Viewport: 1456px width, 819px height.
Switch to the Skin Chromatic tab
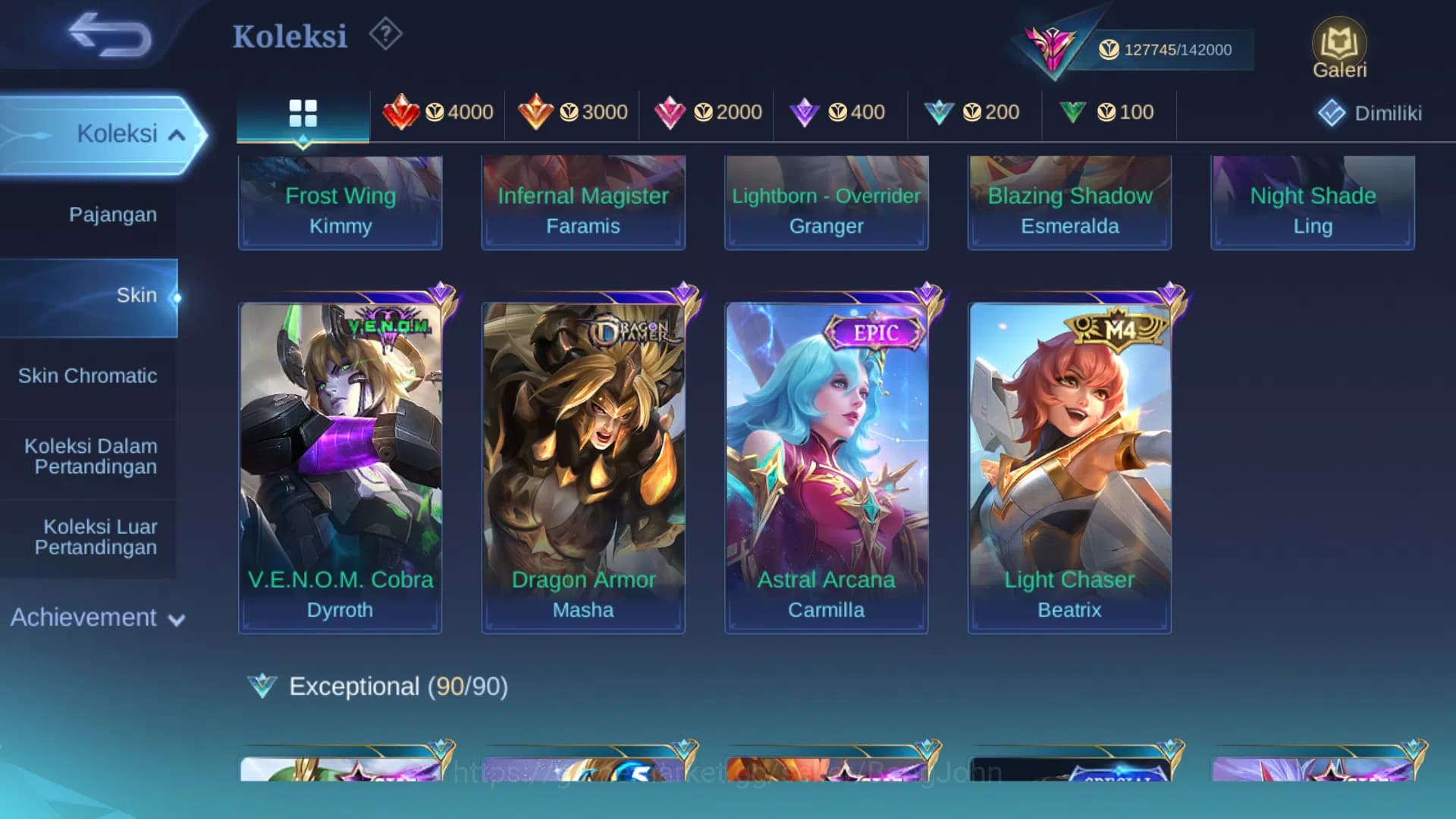[x=89, y=375]
